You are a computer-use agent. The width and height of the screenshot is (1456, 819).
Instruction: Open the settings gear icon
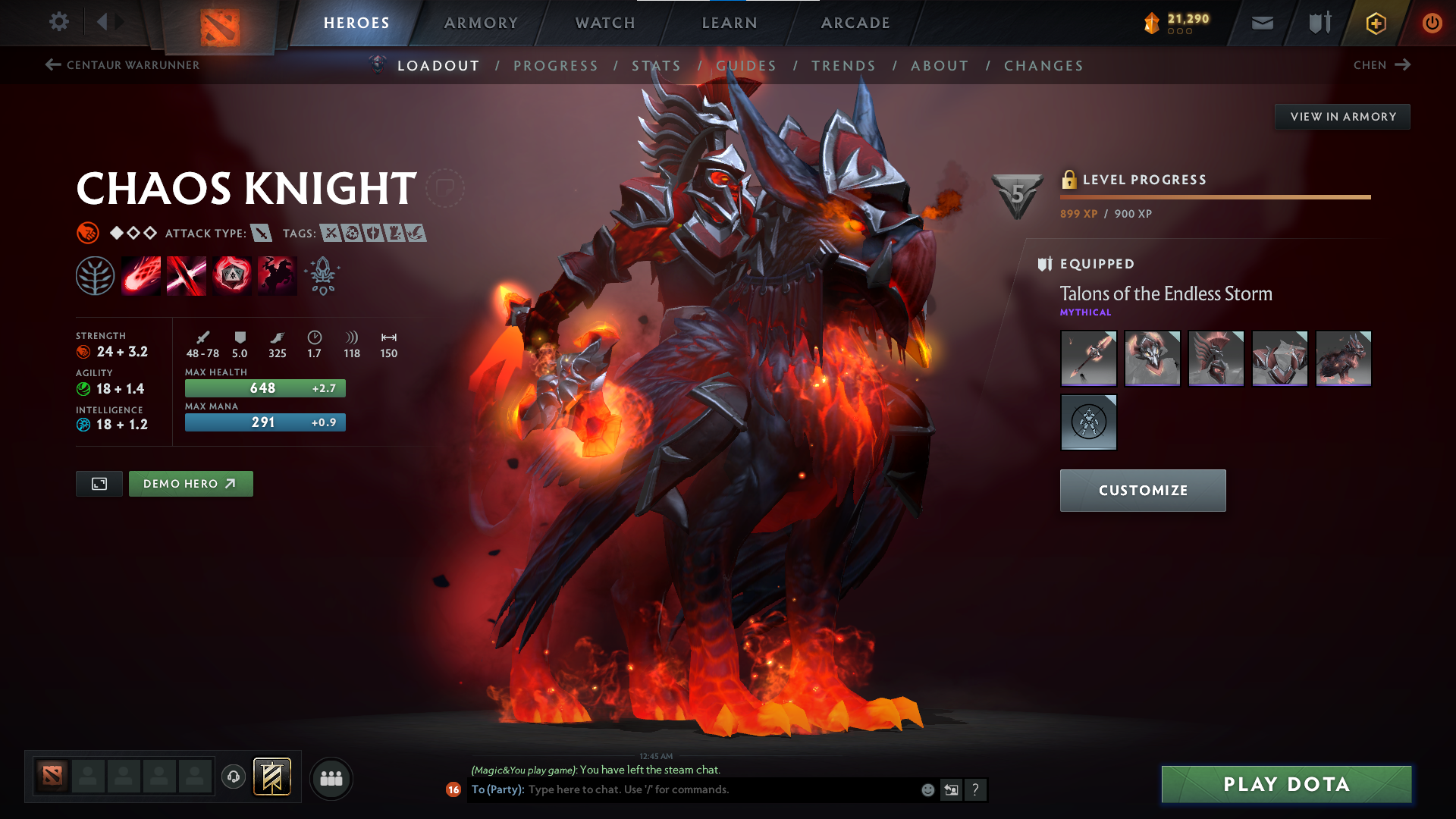pos(58,22)
